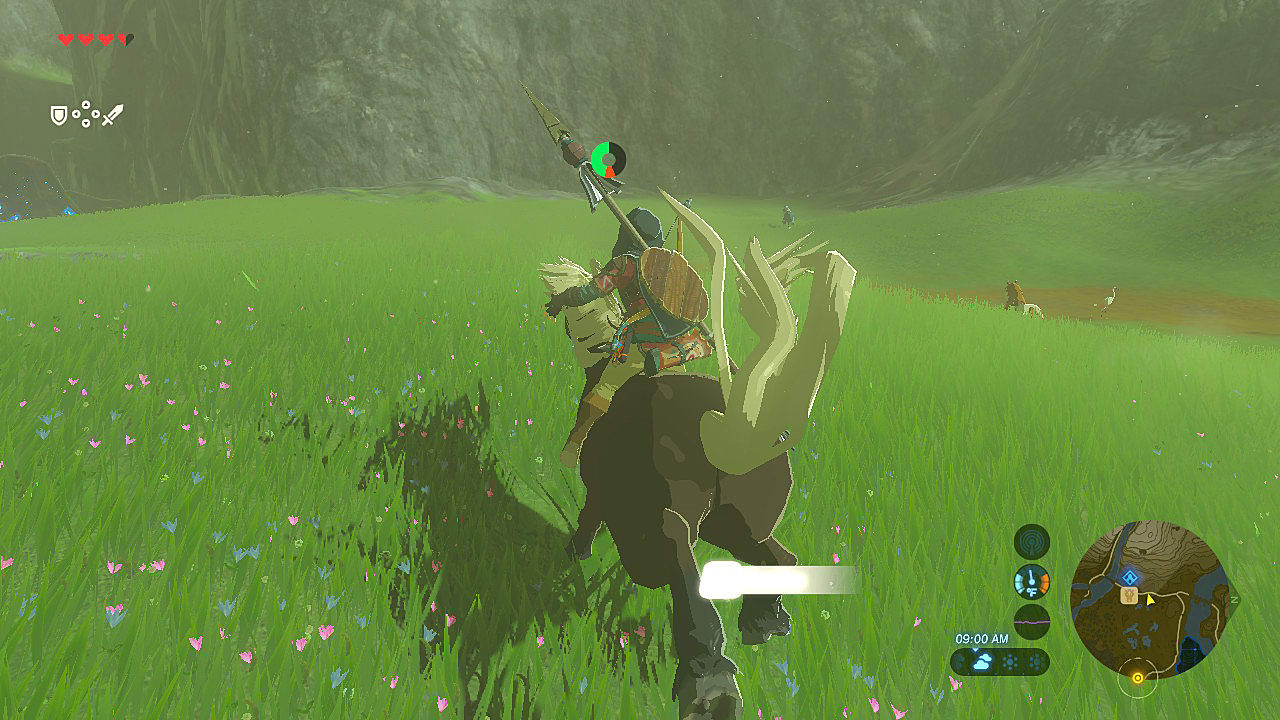The width and height of the screenshot is (1280, 720).
Task: Click the shield icon in the HUD
Action: (58, 115)
